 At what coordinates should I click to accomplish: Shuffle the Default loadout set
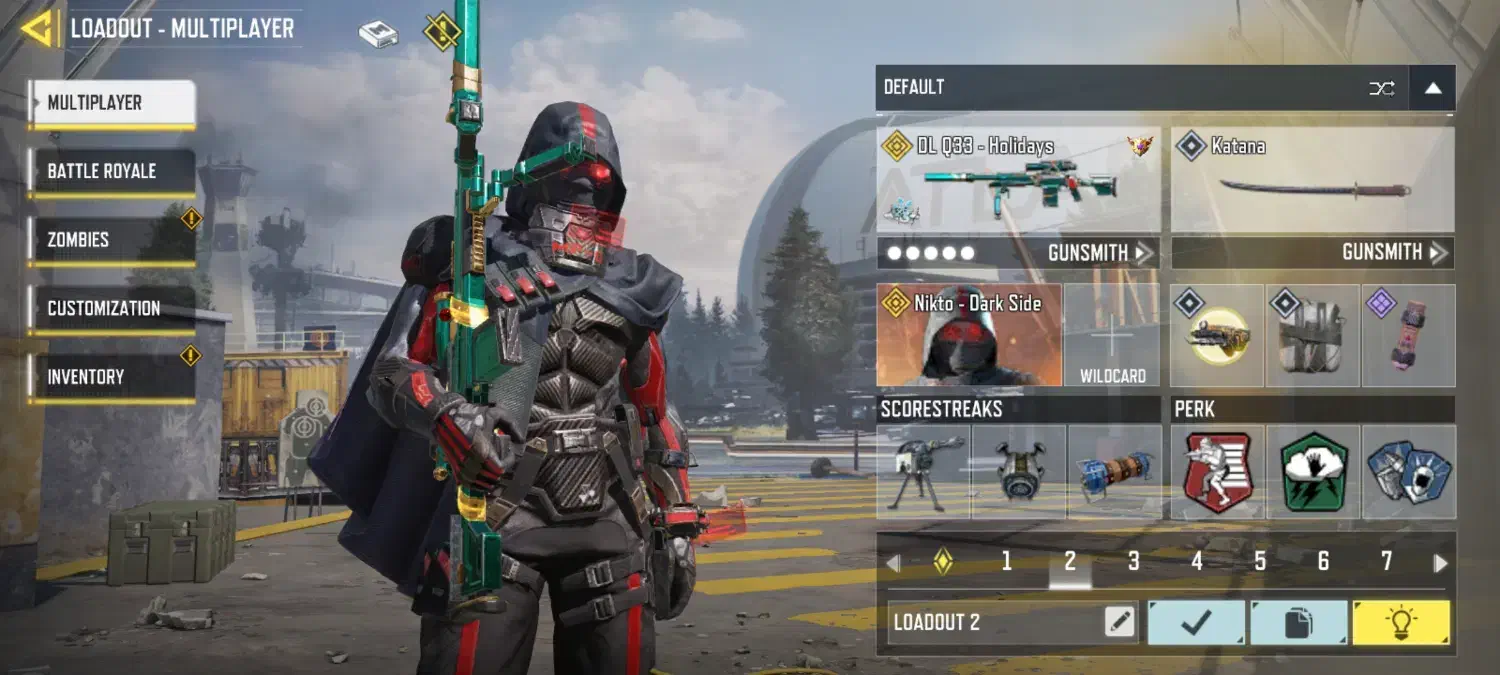[1381, 88]
